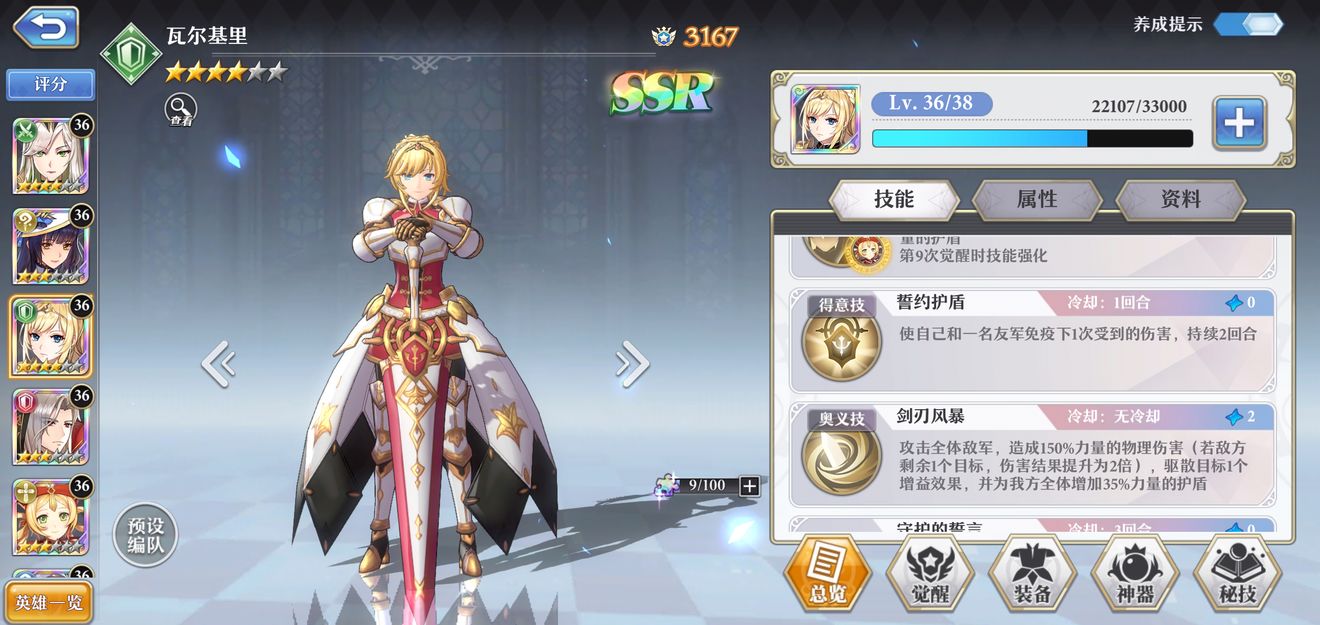Show the next hero with right arrow
The height and width of the screenshot is (625, 1320).
pyautogui.click(x=632, y=364)
